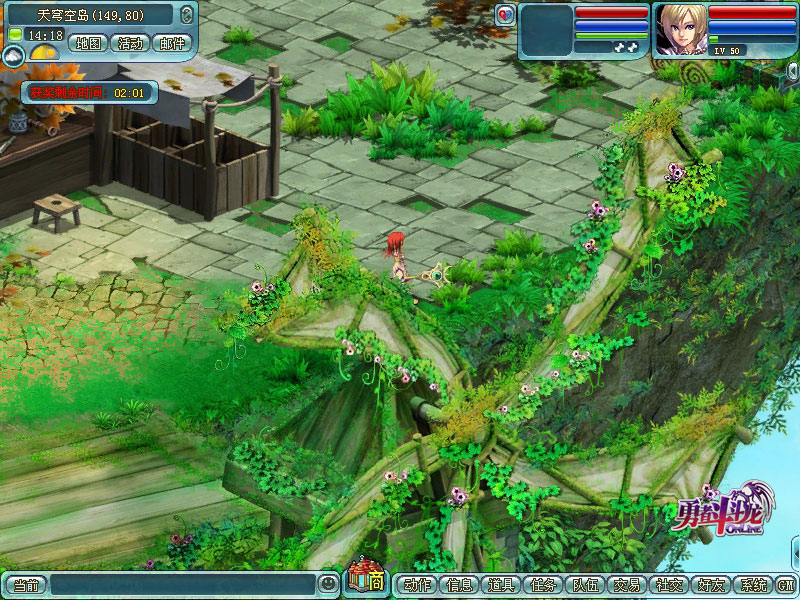The width and height of the screenshot is (800, 600).
Task: Open the 道具 items inventory
Action: [x=501, y=585]
